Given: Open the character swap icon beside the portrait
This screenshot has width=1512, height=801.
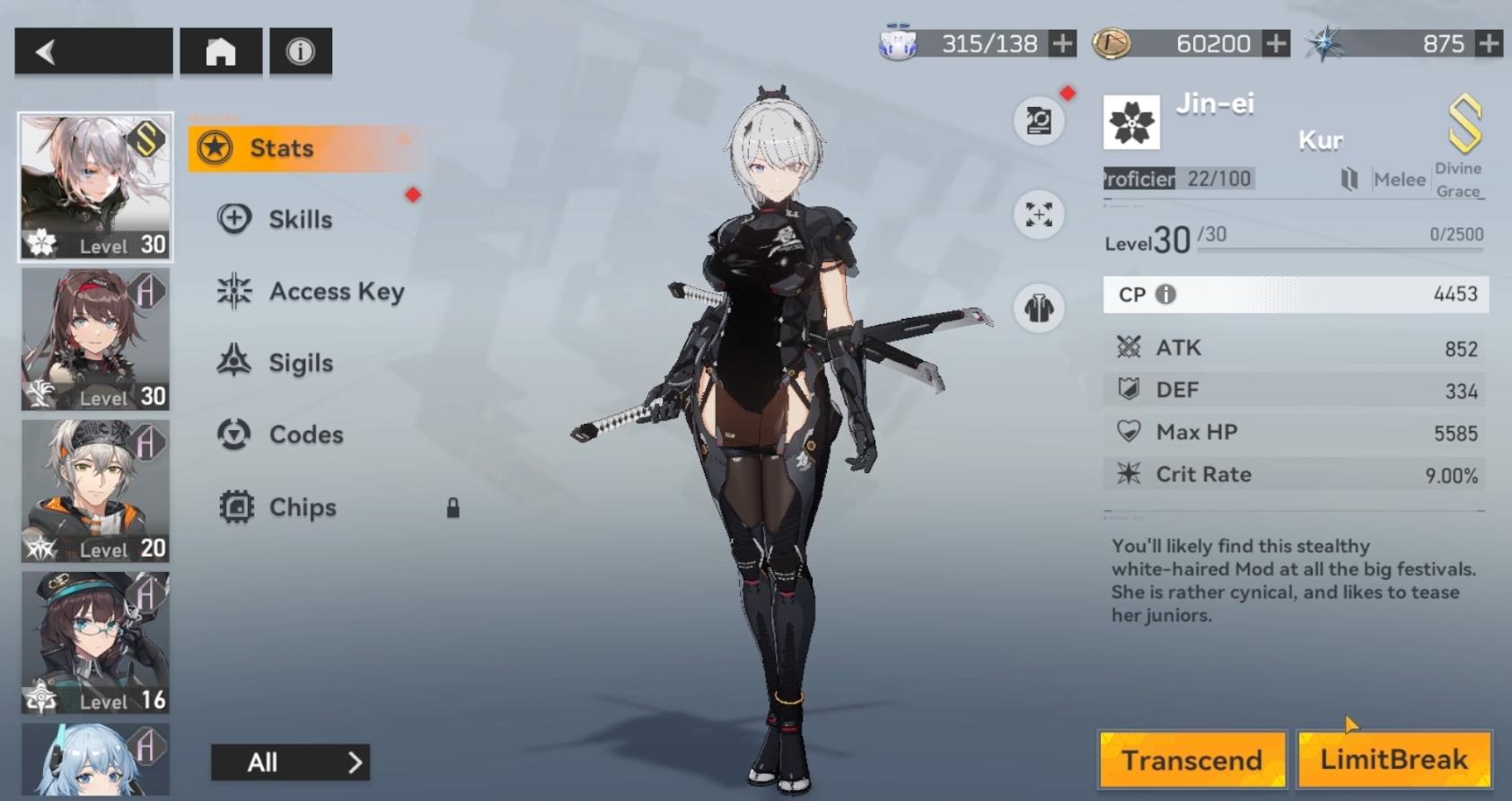Looking at the screenshot, I should coord(1039,119).
